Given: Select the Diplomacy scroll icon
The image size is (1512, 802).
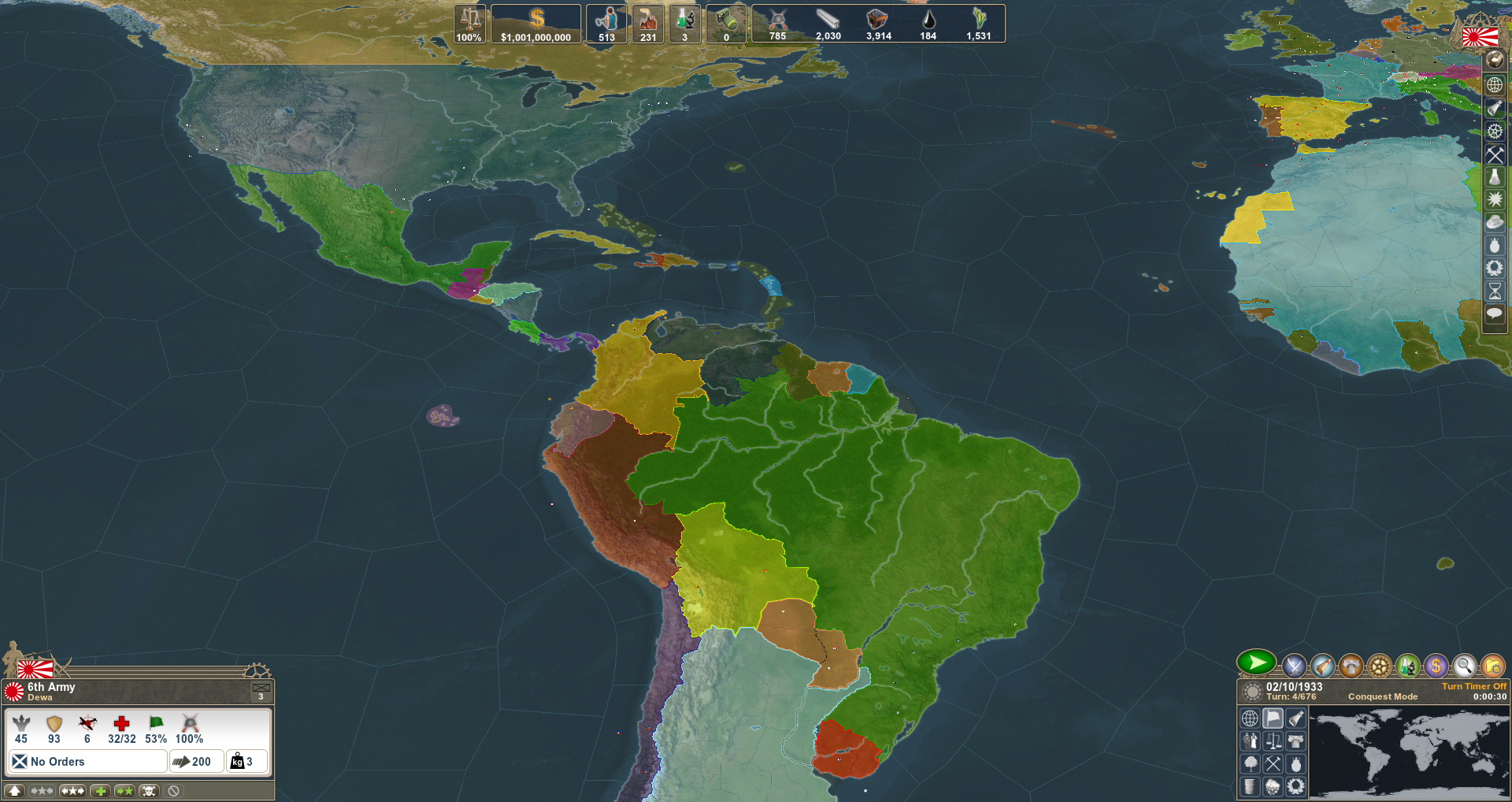Looking at the screenshot, I should coord(1322,664).
